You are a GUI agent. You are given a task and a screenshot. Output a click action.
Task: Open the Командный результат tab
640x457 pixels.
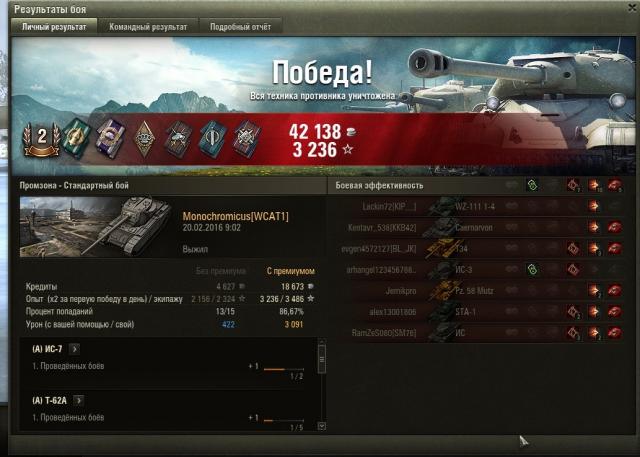(x=148, y=27)
